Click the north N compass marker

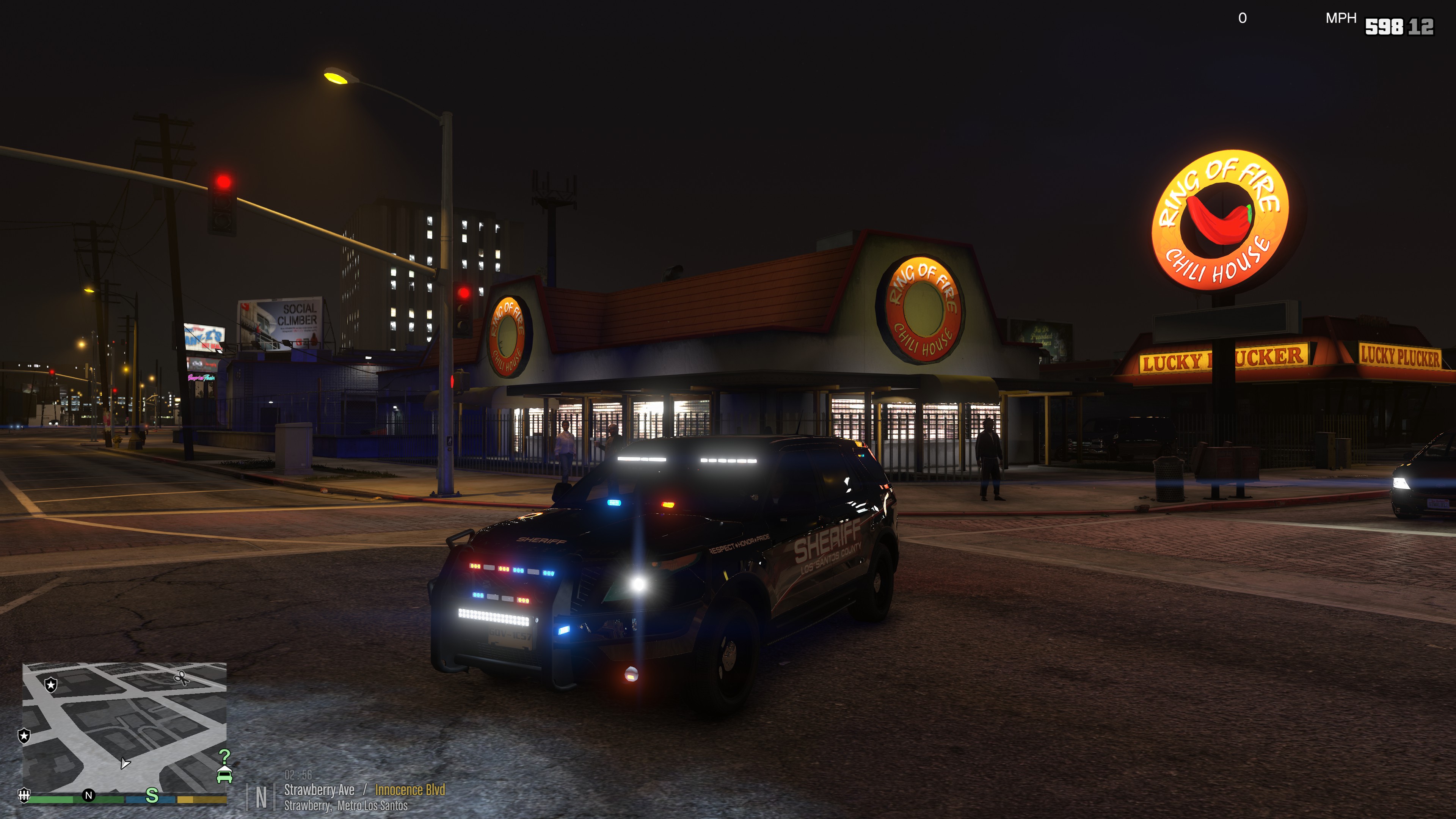[88, 795]
